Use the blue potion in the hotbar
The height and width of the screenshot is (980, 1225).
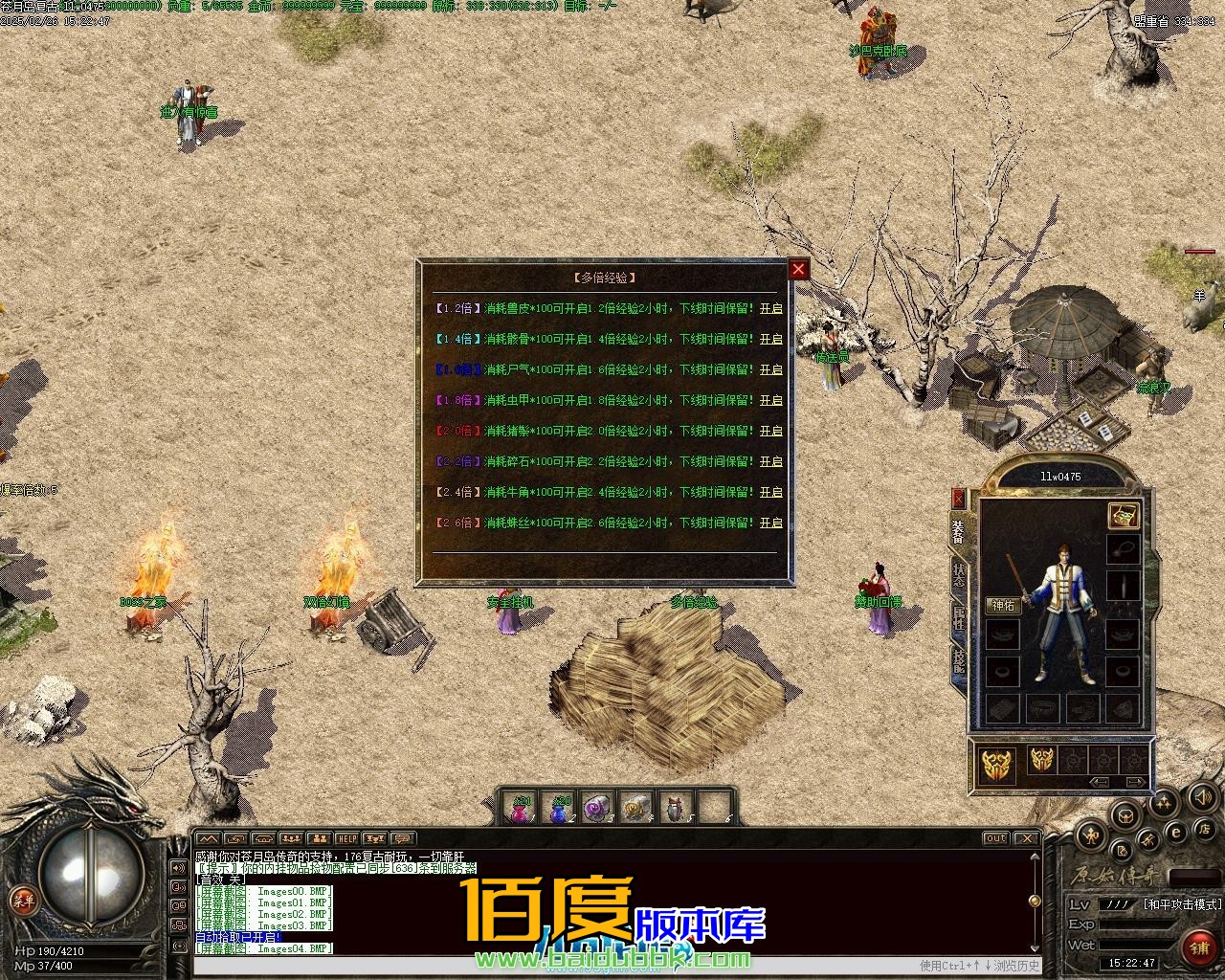click(x=559, y=810)
